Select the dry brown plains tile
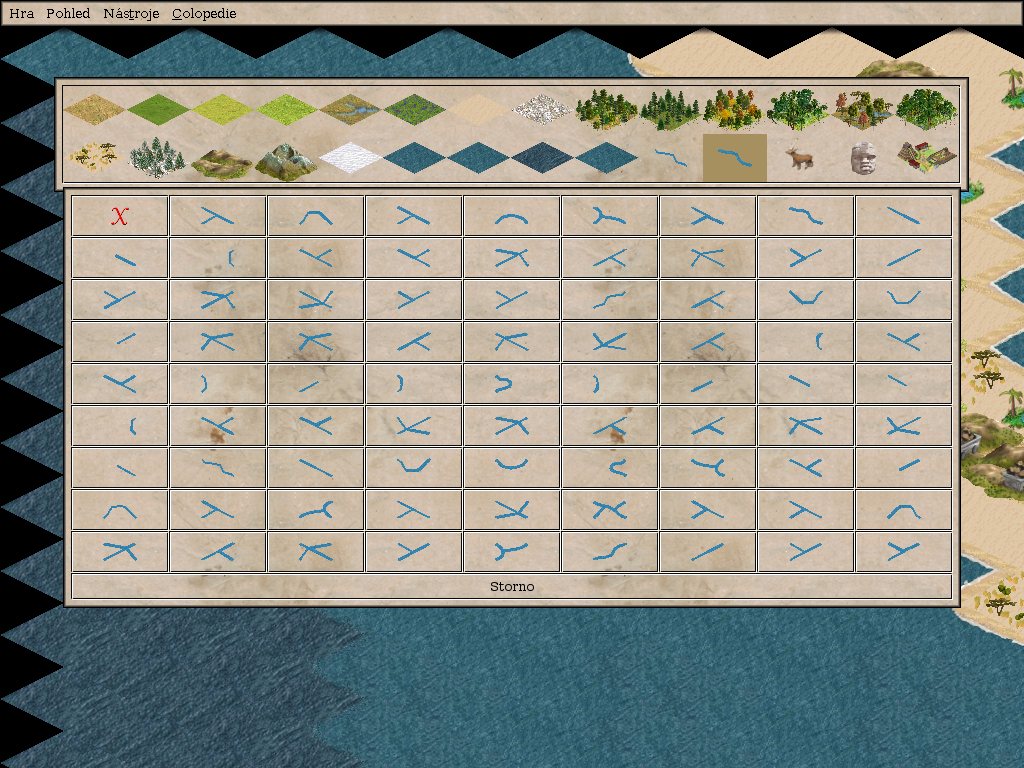The height and width of the screenshot is (768, 1024). click(x=95, y=108)
